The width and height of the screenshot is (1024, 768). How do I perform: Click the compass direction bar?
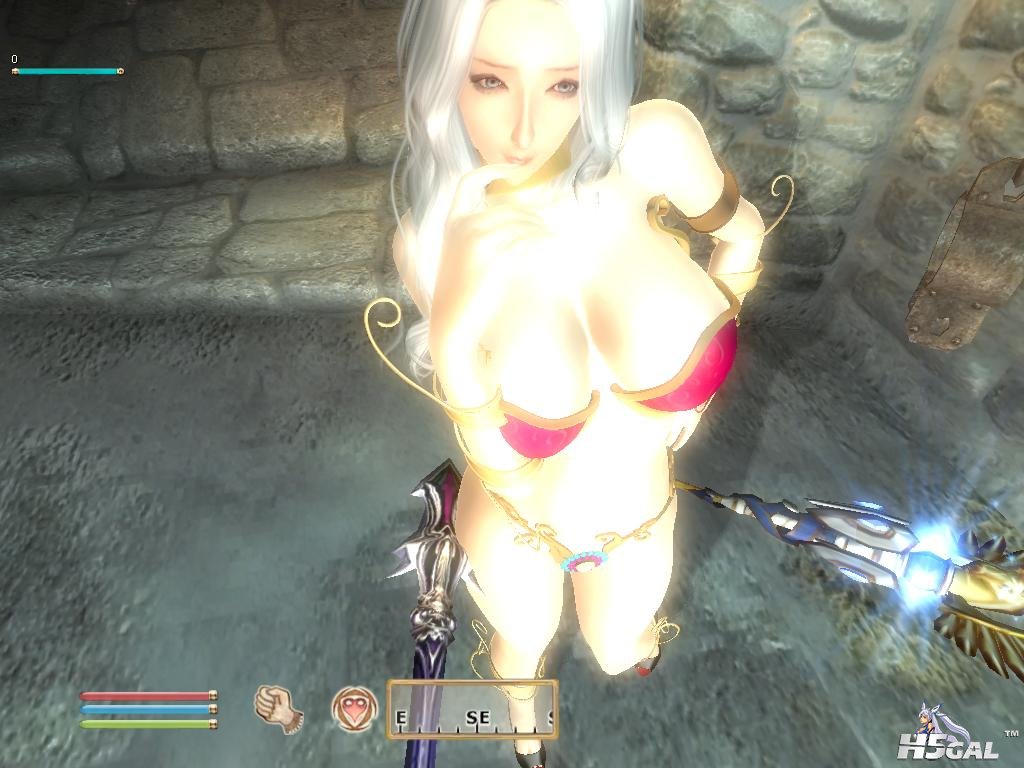pos(472,708)
